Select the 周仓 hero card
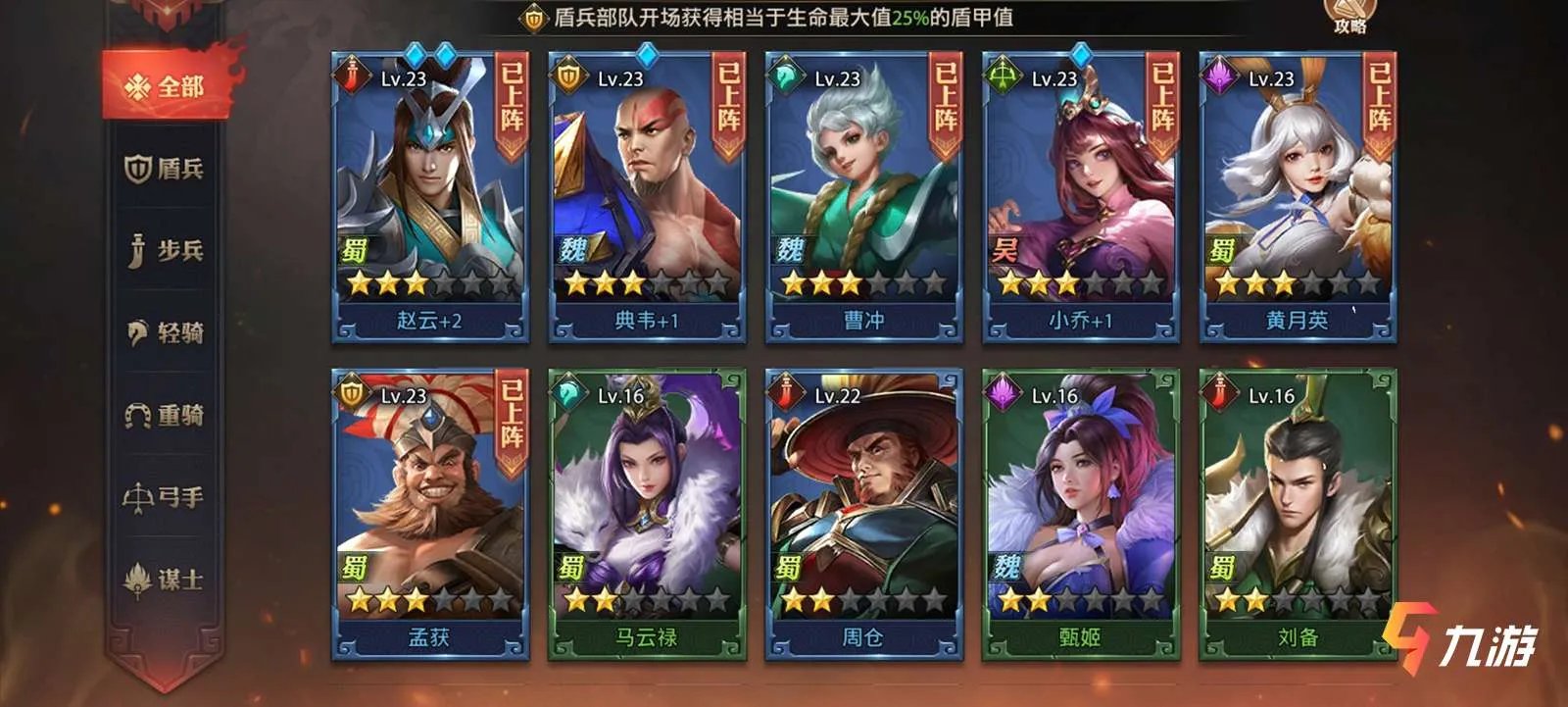This screenshot has height=707, width=1568. tap(863, 513)
